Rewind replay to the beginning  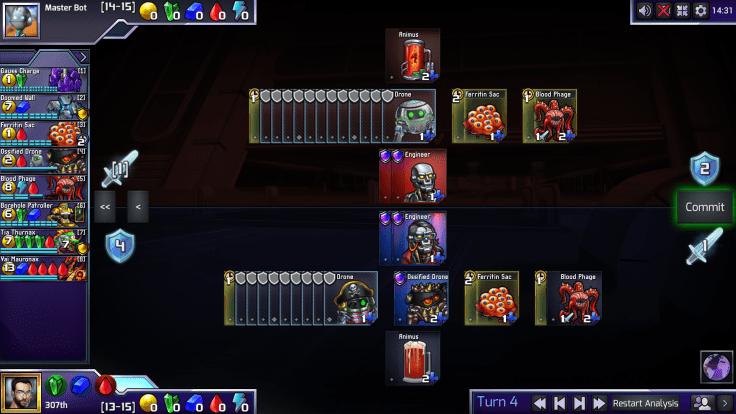(539, 403)
